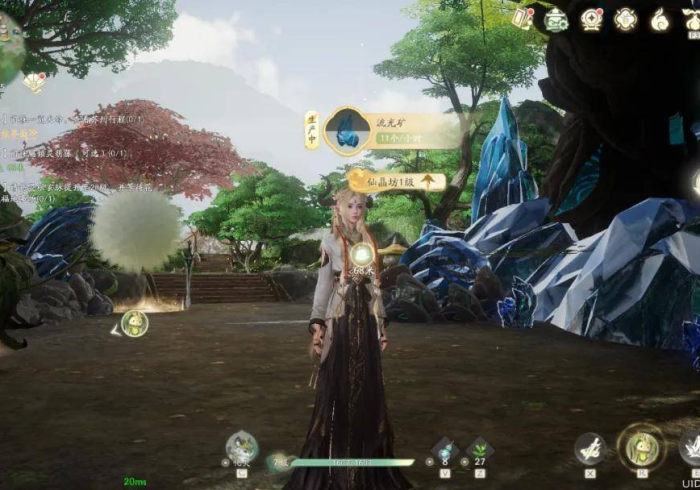Open the card icon with red notification
The height and width of the screenshot is (490, 700).
pos(522,17)
